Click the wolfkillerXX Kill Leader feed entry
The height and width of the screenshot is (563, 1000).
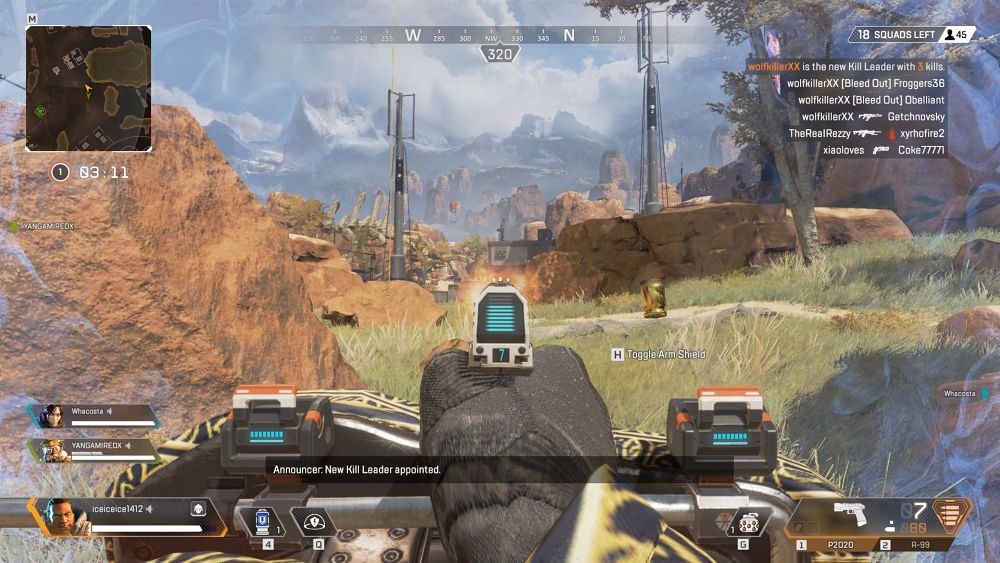(x=846, y=66)
